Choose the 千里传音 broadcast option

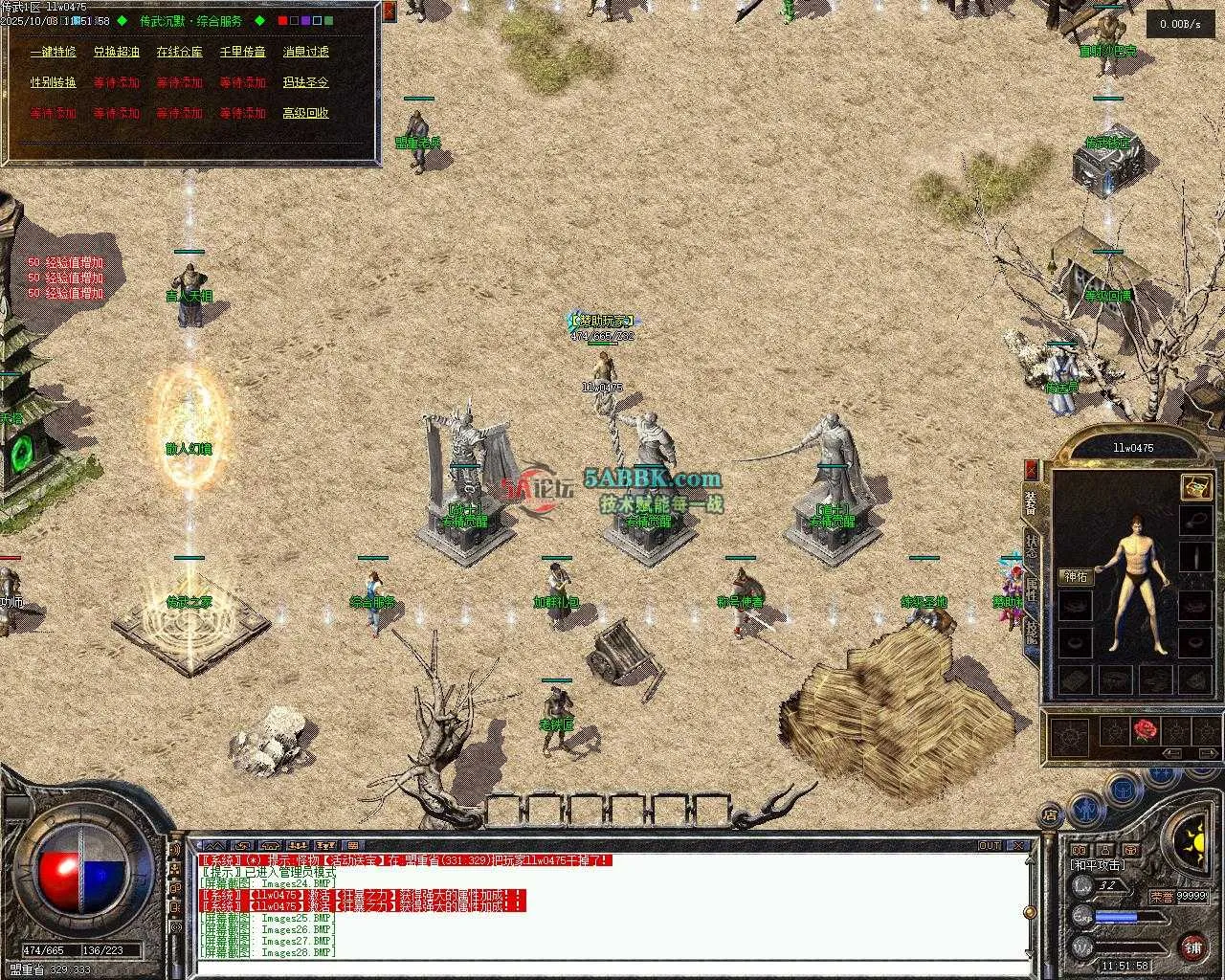[242, 52]
